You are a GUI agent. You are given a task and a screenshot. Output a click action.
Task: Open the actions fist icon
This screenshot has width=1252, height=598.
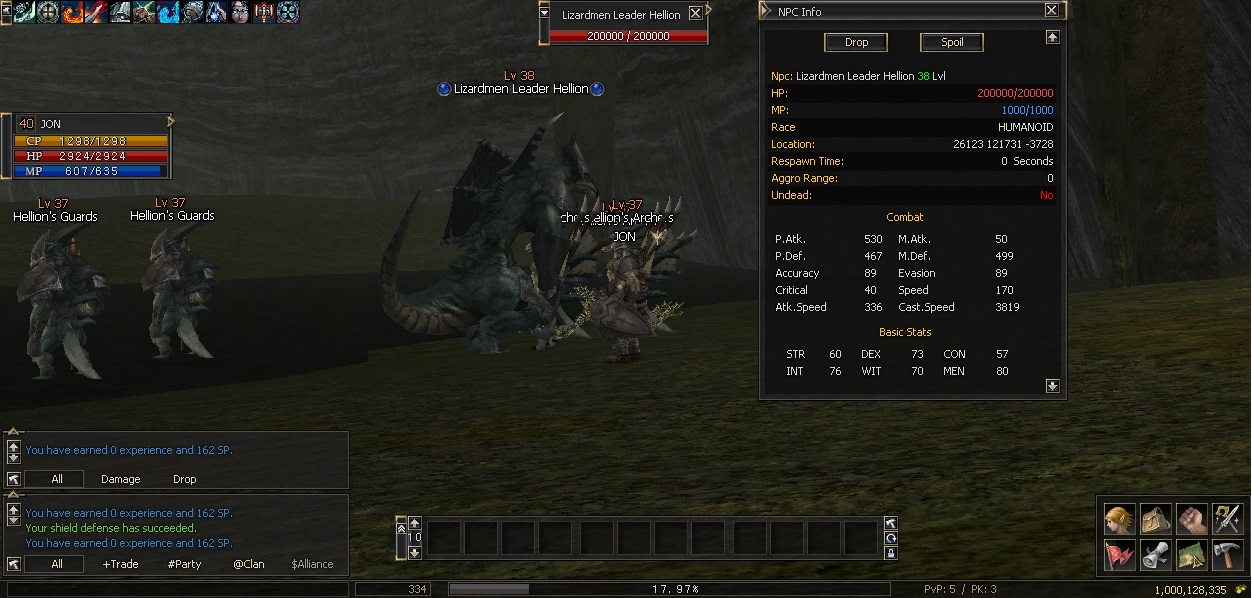[1191, 519]
